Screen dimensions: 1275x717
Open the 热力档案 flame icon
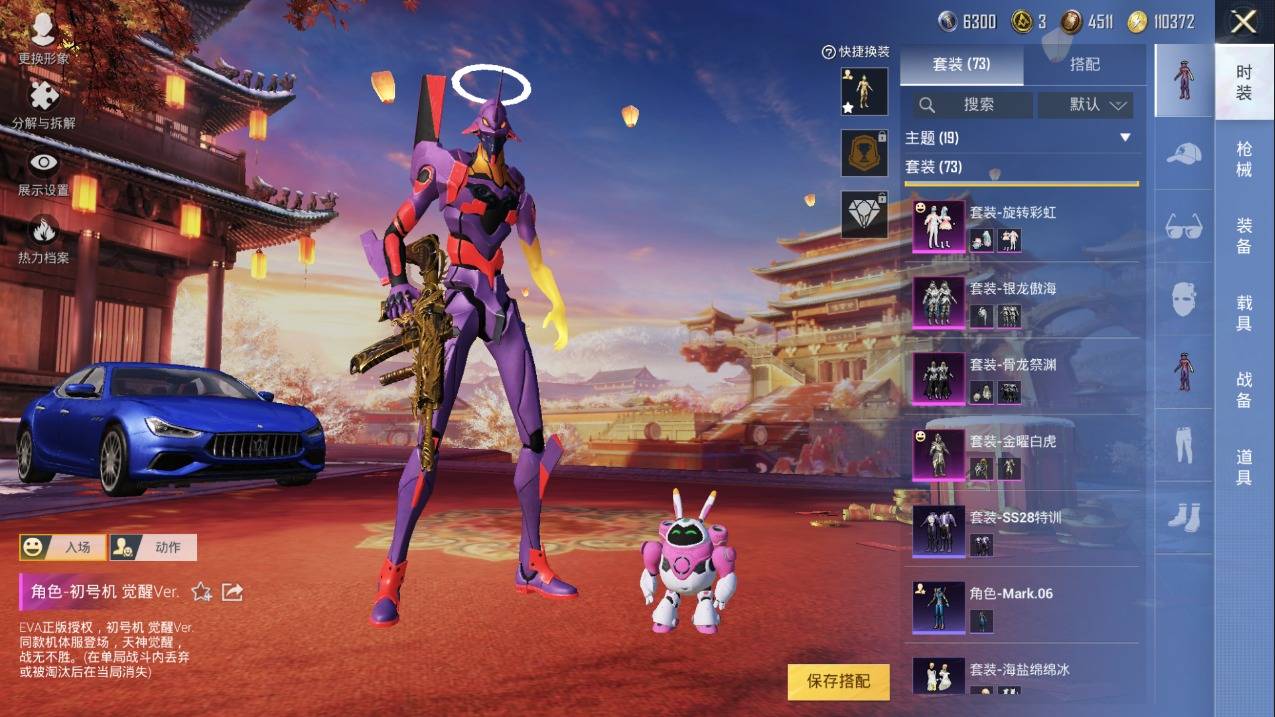[x=43, y=239]
